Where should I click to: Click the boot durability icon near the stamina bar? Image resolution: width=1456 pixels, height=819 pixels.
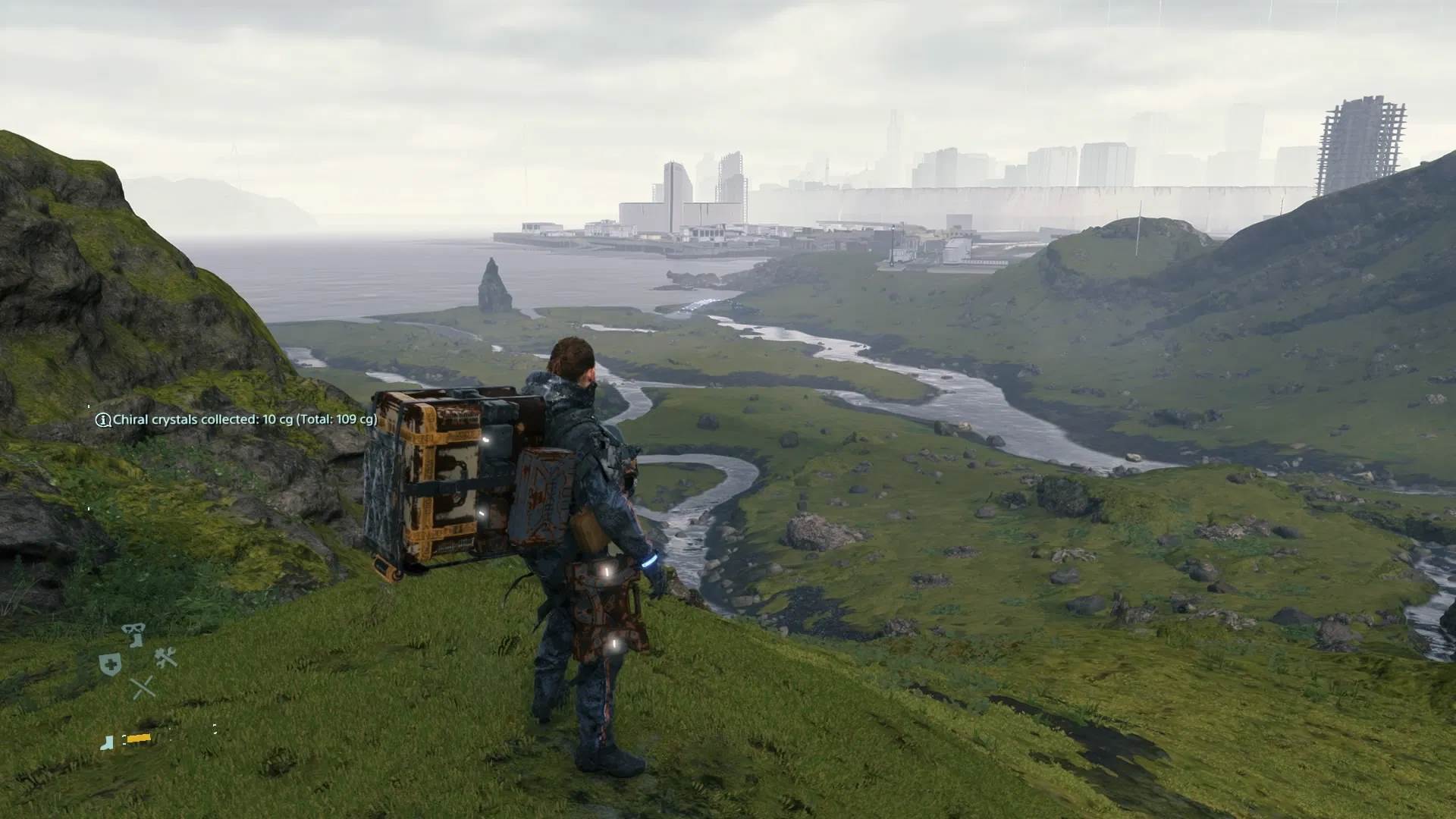coord(107,743)
